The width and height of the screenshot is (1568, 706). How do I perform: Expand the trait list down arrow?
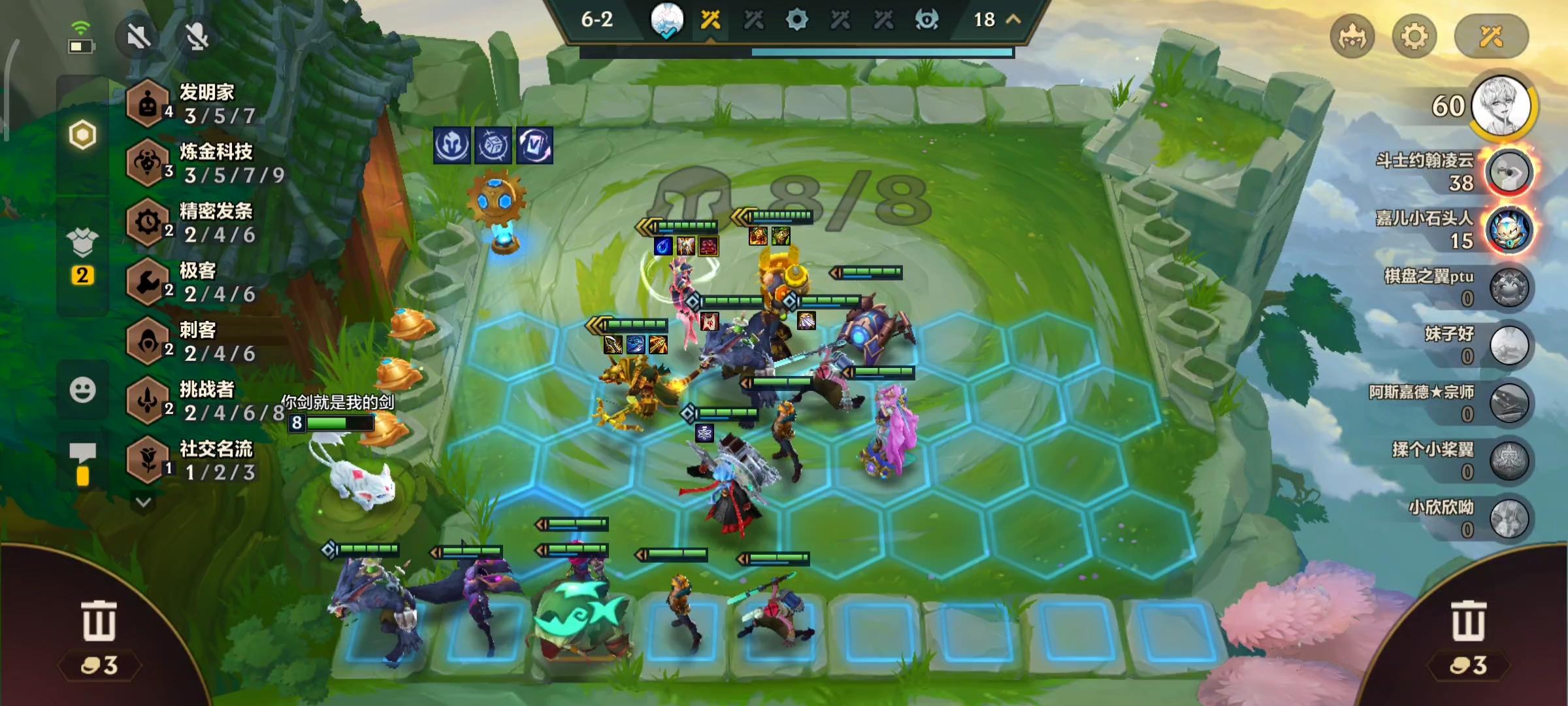point(144,502)
